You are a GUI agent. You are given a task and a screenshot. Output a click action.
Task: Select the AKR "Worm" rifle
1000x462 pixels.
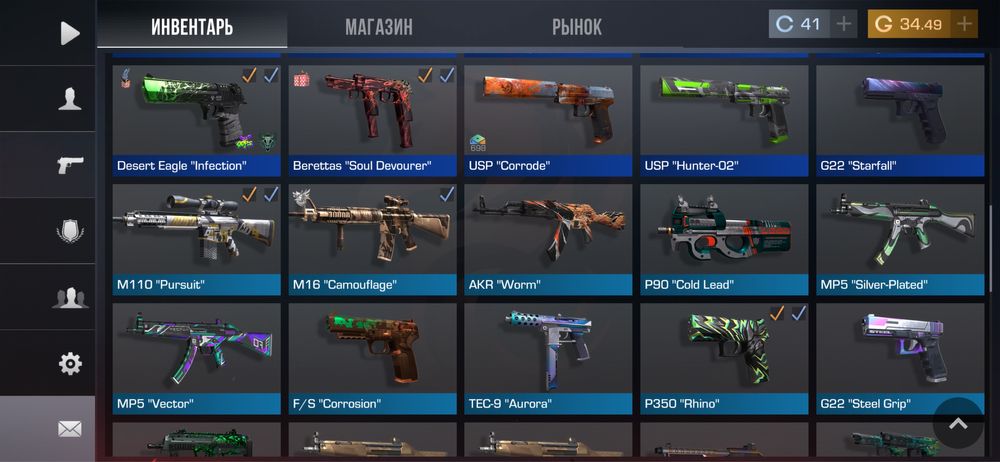pyautogui.click(x=548, y=239)
